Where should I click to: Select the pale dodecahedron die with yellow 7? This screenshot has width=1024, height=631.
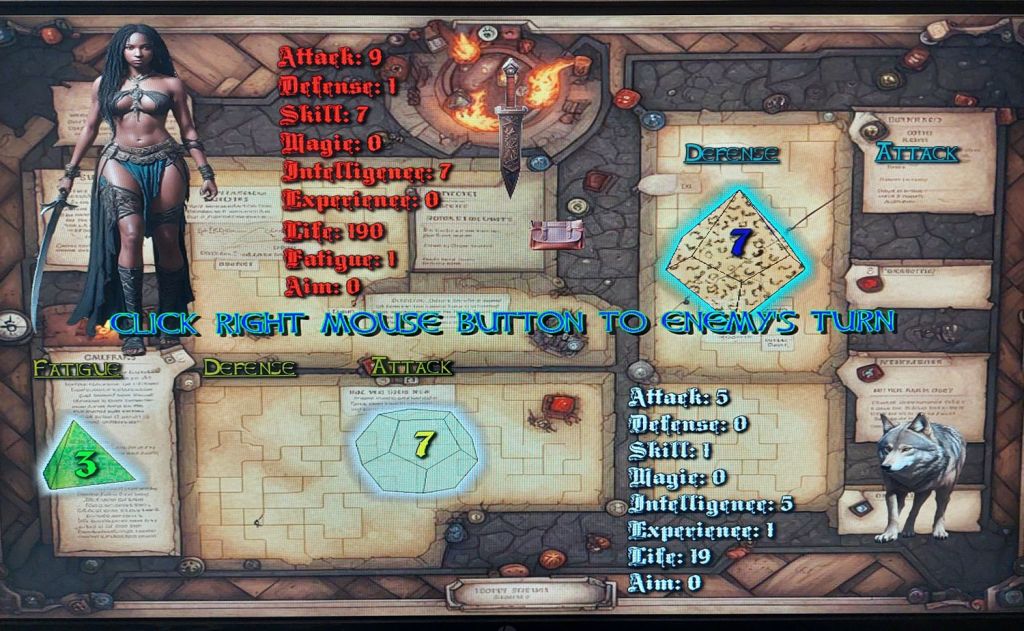[x=417, y=446]
